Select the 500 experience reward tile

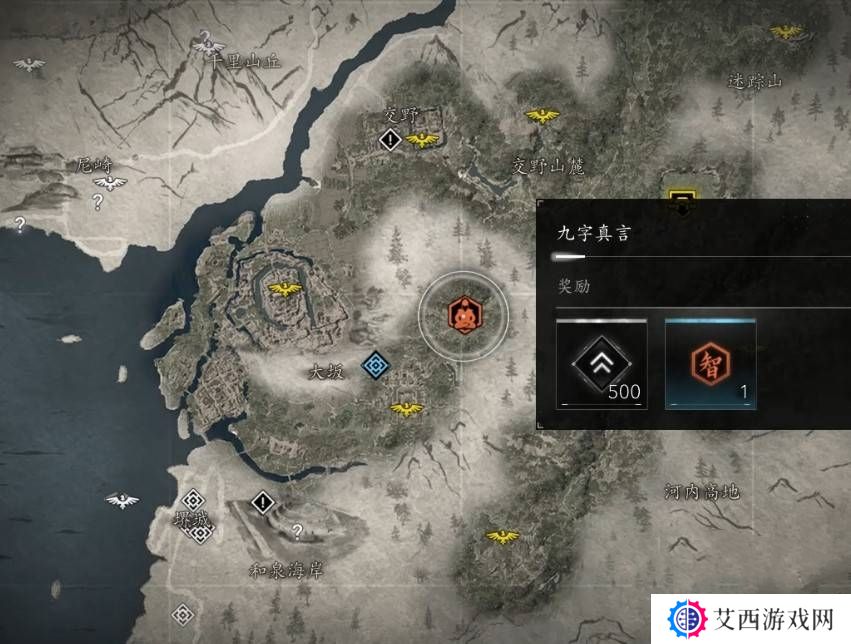coord(601,364)
